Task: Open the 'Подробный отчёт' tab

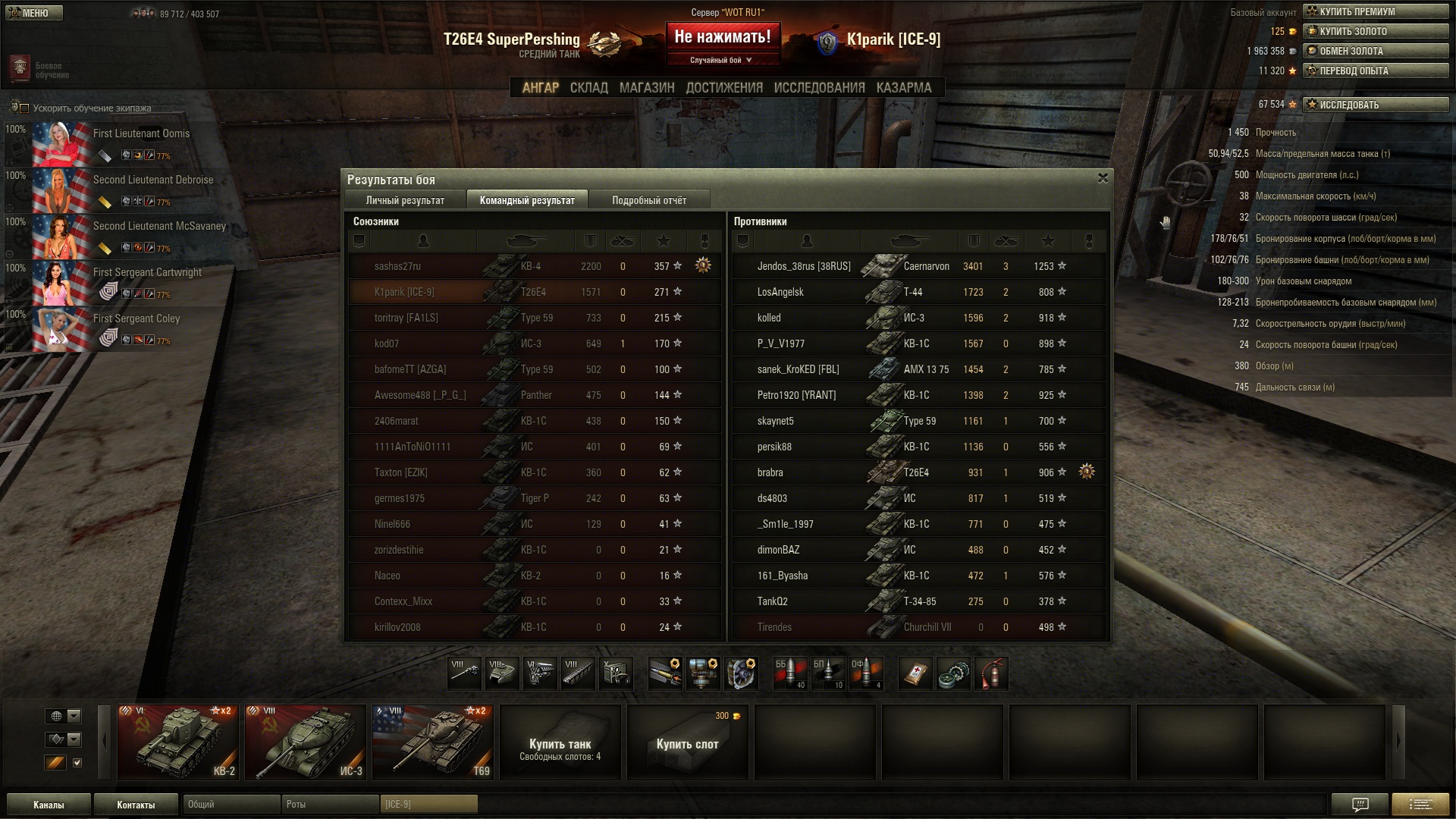Action: click(x=649, y=200)
